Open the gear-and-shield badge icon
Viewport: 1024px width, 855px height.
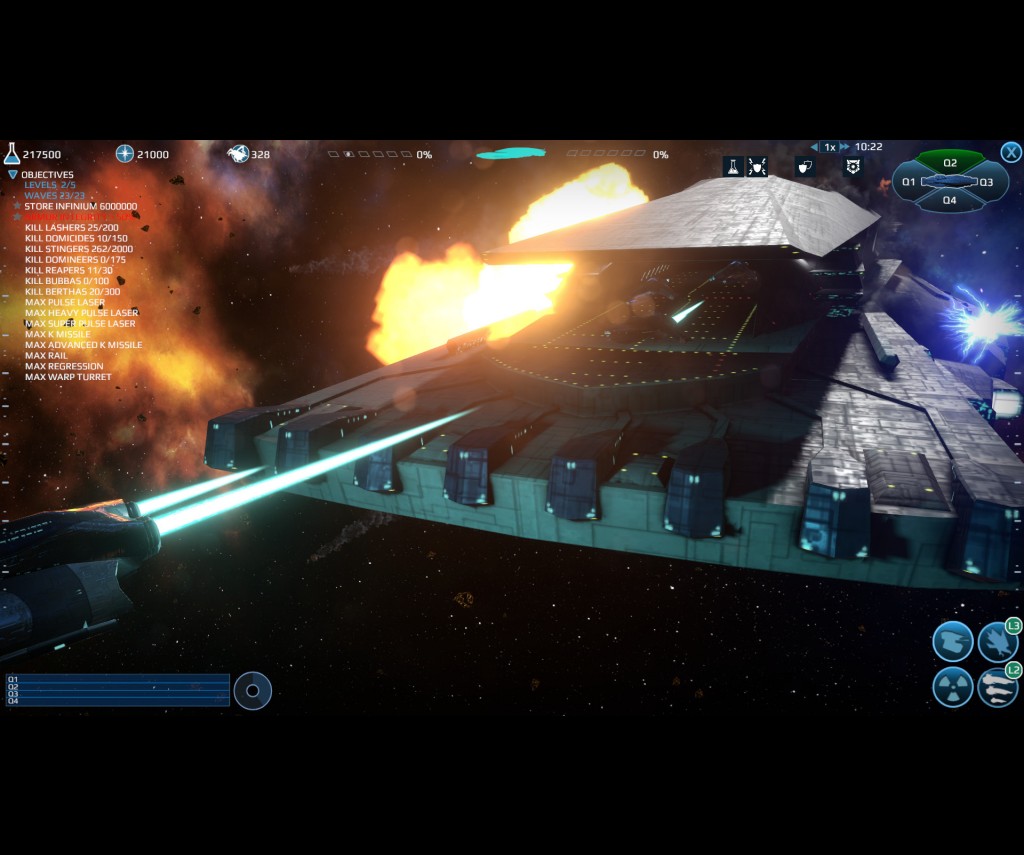click(853, 167)
